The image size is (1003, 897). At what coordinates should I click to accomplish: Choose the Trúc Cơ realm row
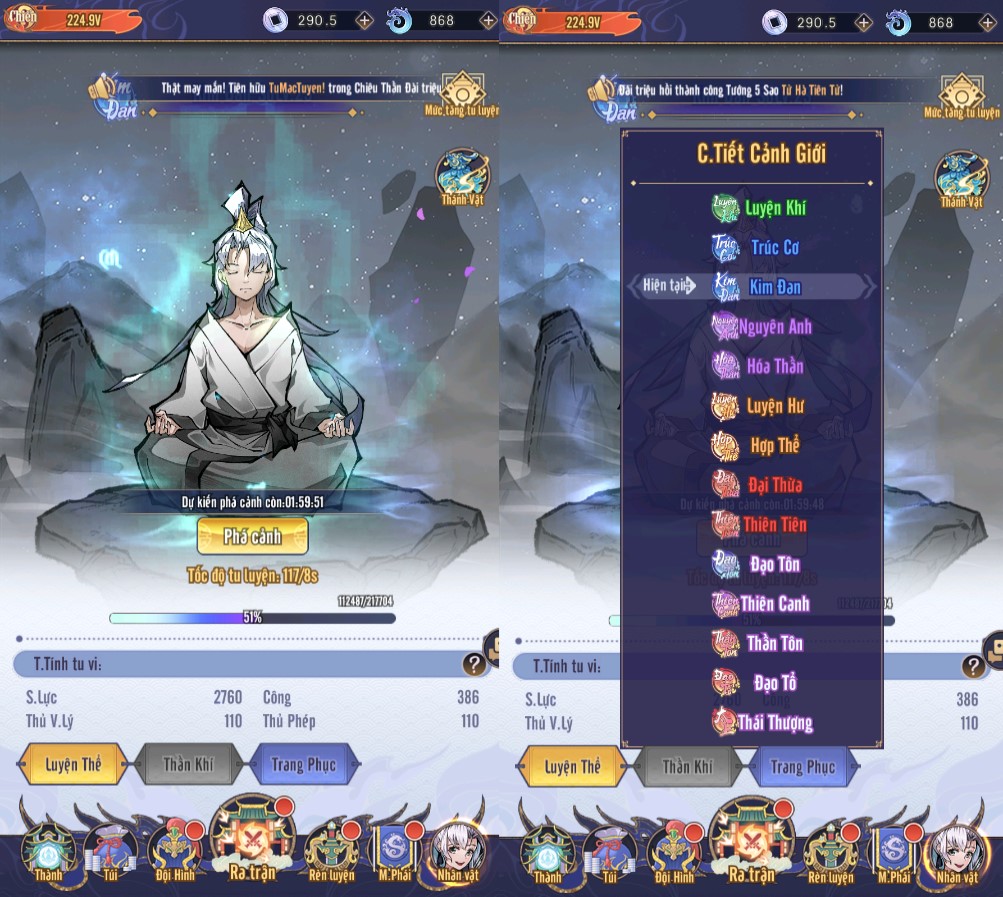(759, 247)
